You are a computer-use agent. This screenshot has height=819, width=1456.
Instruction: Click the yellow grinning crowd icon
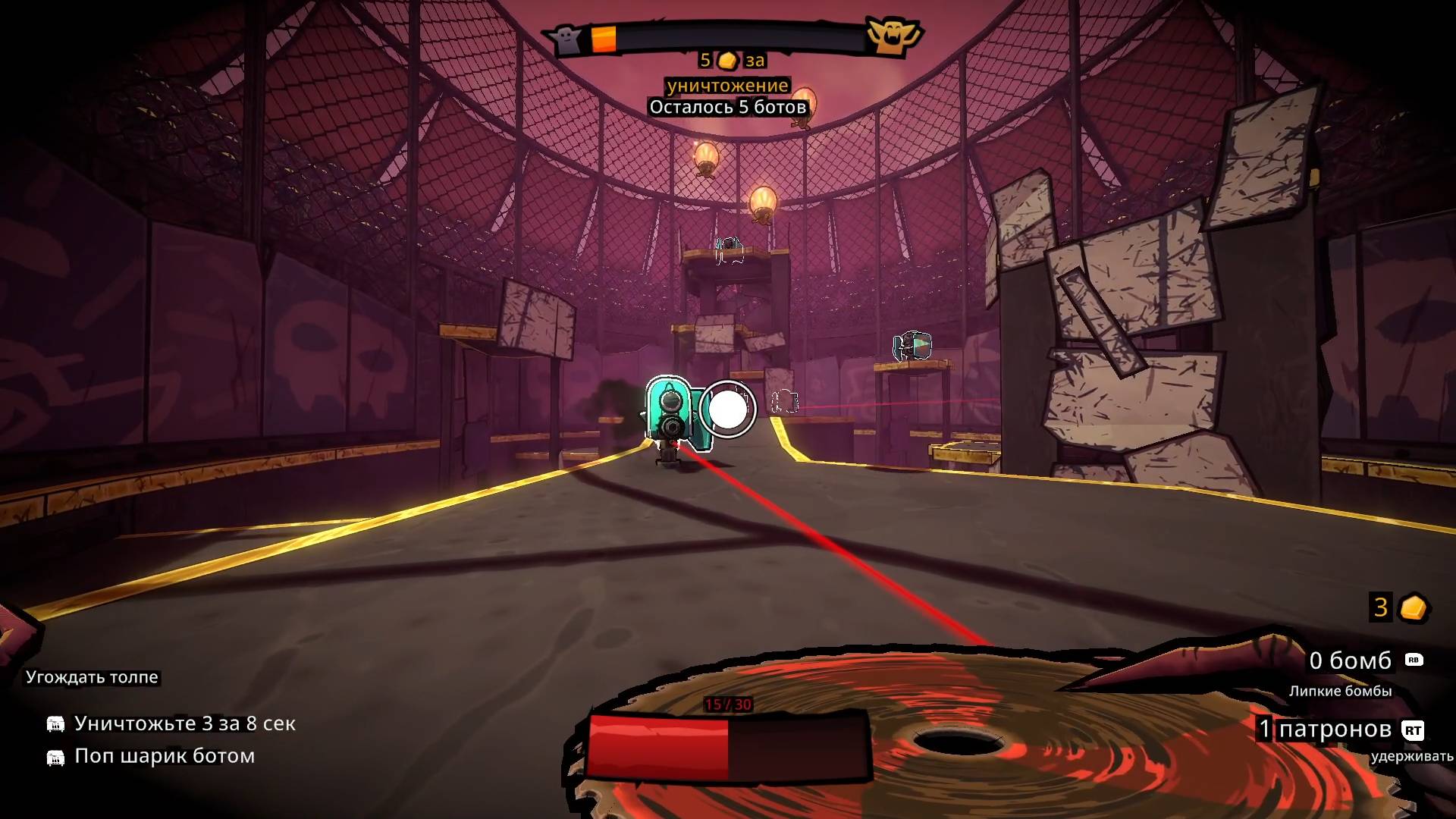point(893,35)
